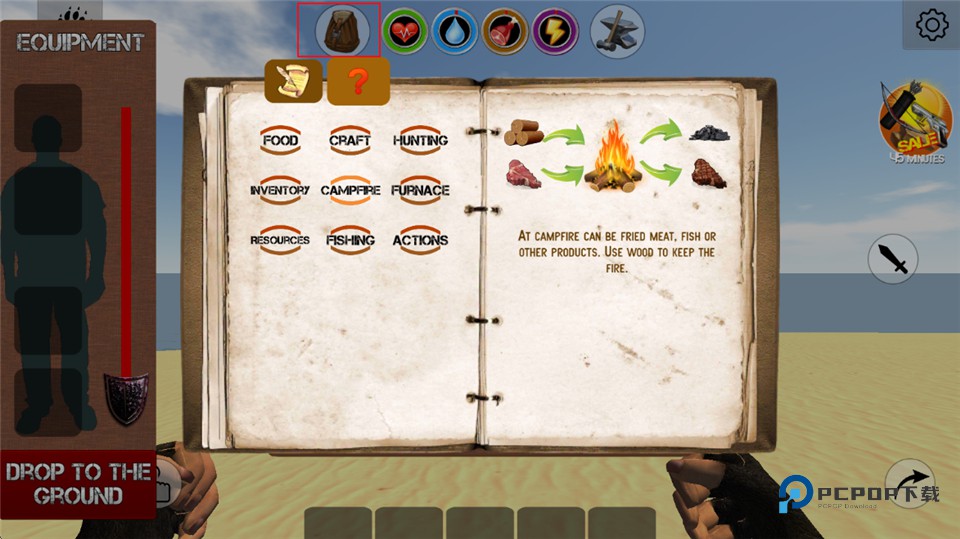Image resolution: width=960 pixels, height=539 pixels.
Task: Open the anvil and hammer crafting menu
Action: click(617, 30)
